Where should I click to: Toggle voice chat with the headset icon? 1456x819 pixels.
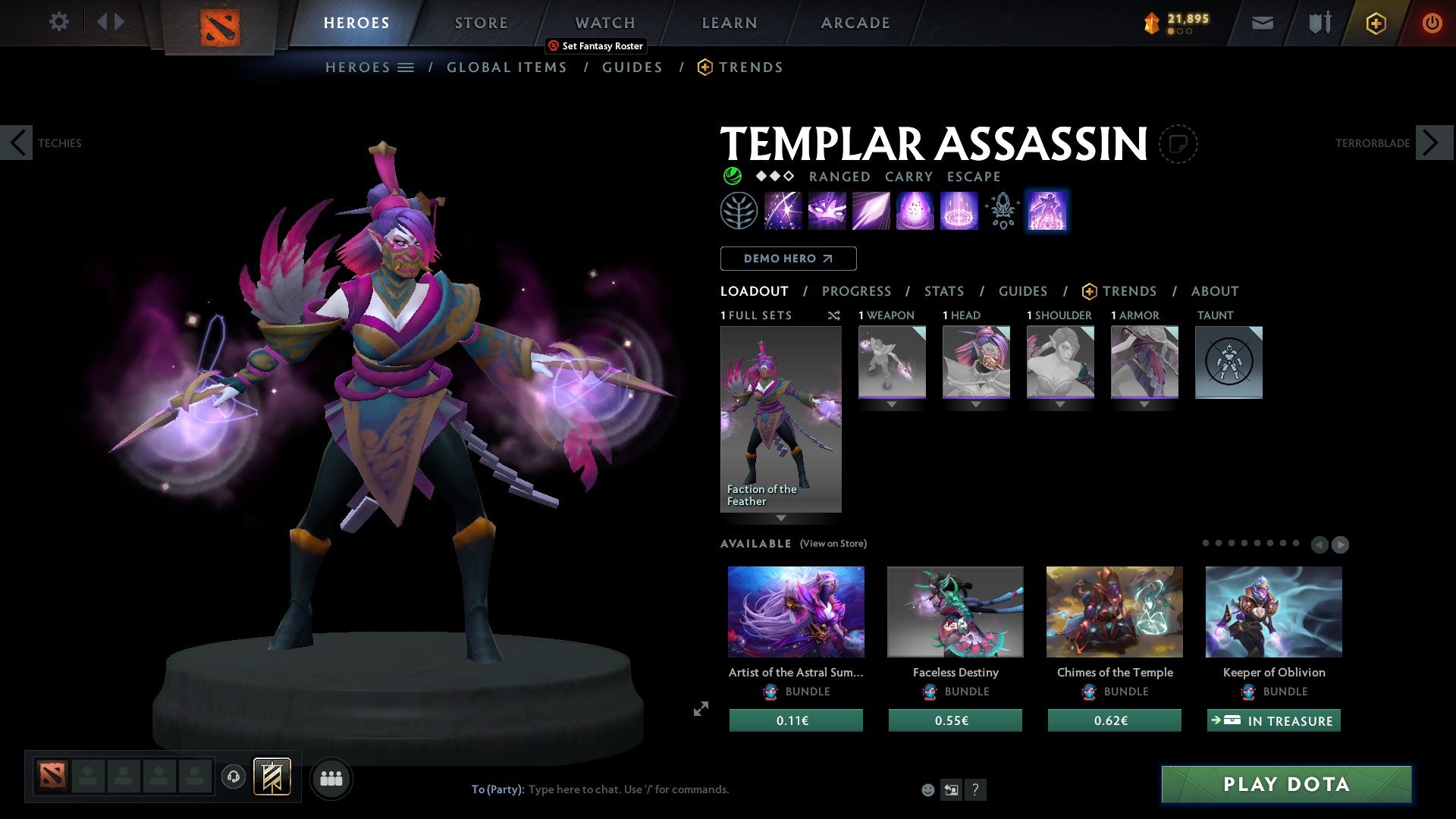pos(234,778)
